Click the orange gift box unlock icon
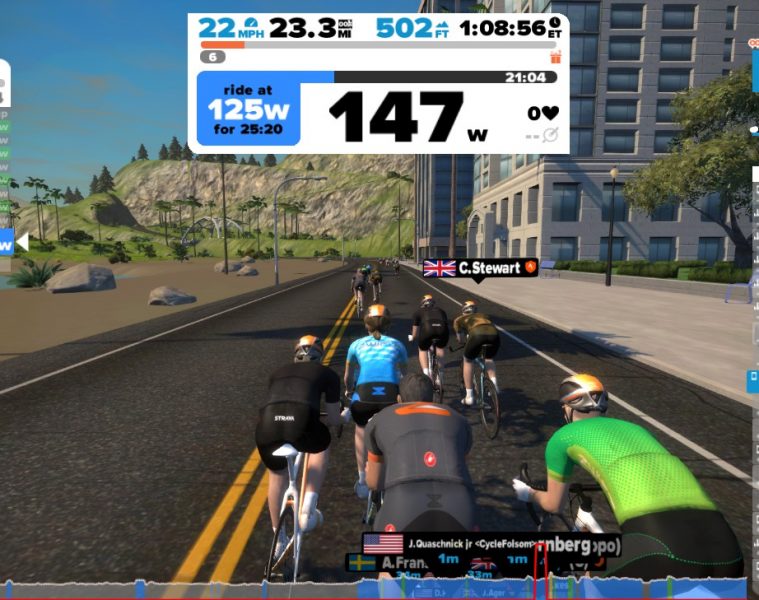 556,57
